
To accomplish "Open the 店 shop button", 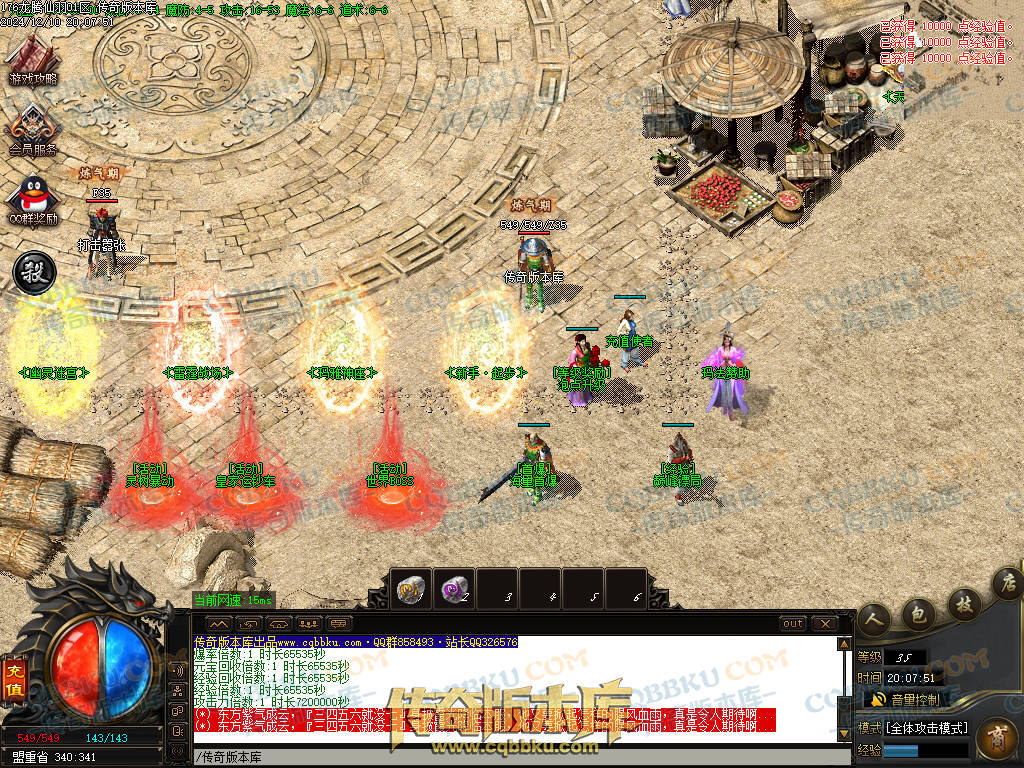I will (x=1008, y=582).
